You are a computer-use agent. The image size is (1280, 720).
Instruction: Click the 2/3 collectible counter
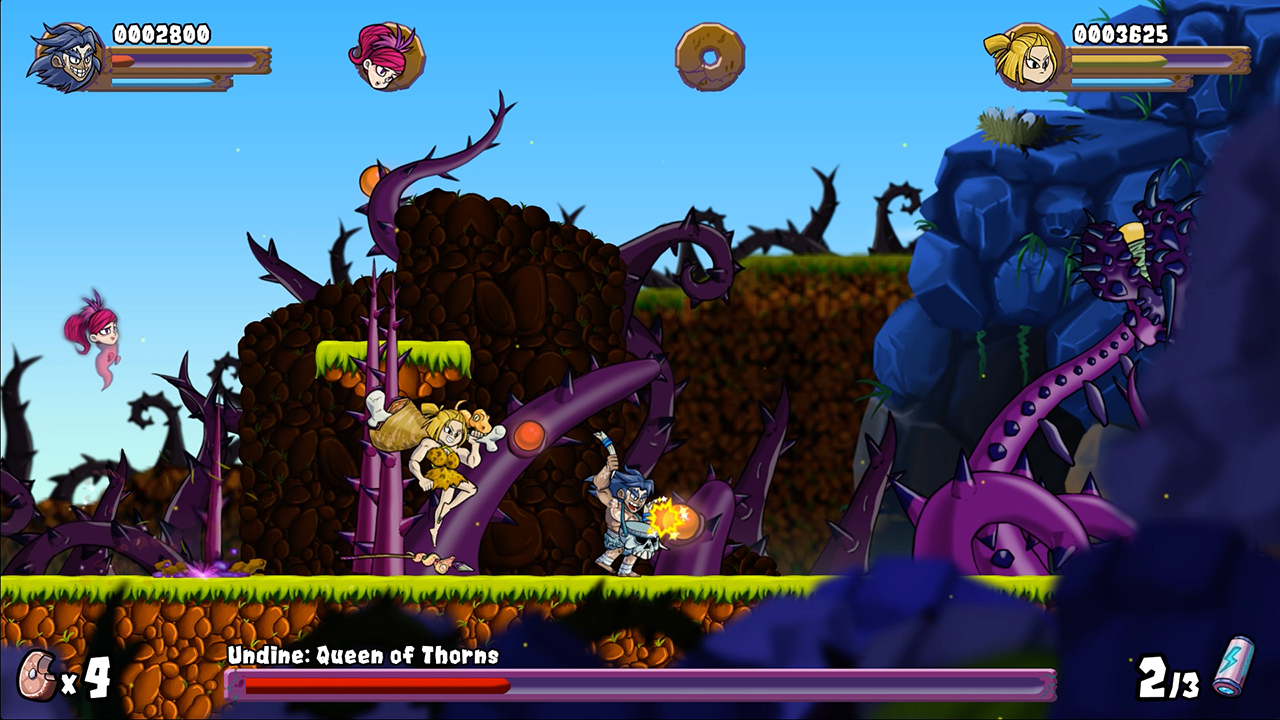coord(1167,678)
